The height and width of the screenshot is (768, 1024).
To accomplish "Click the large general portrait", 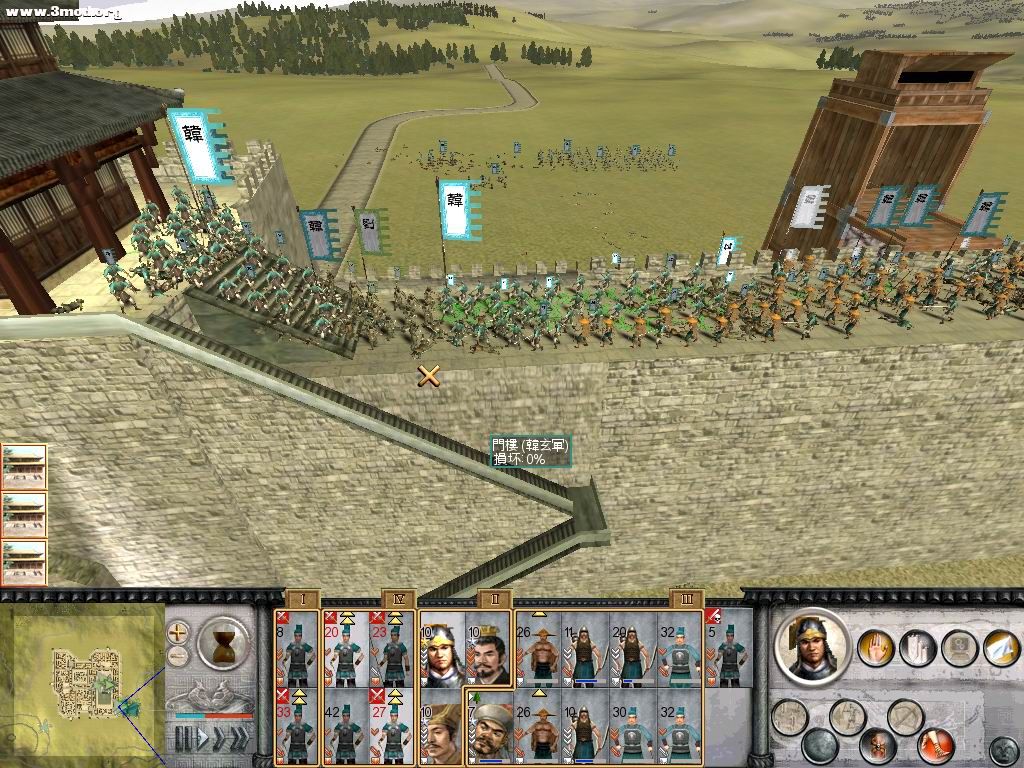I will tap(811, 647).
